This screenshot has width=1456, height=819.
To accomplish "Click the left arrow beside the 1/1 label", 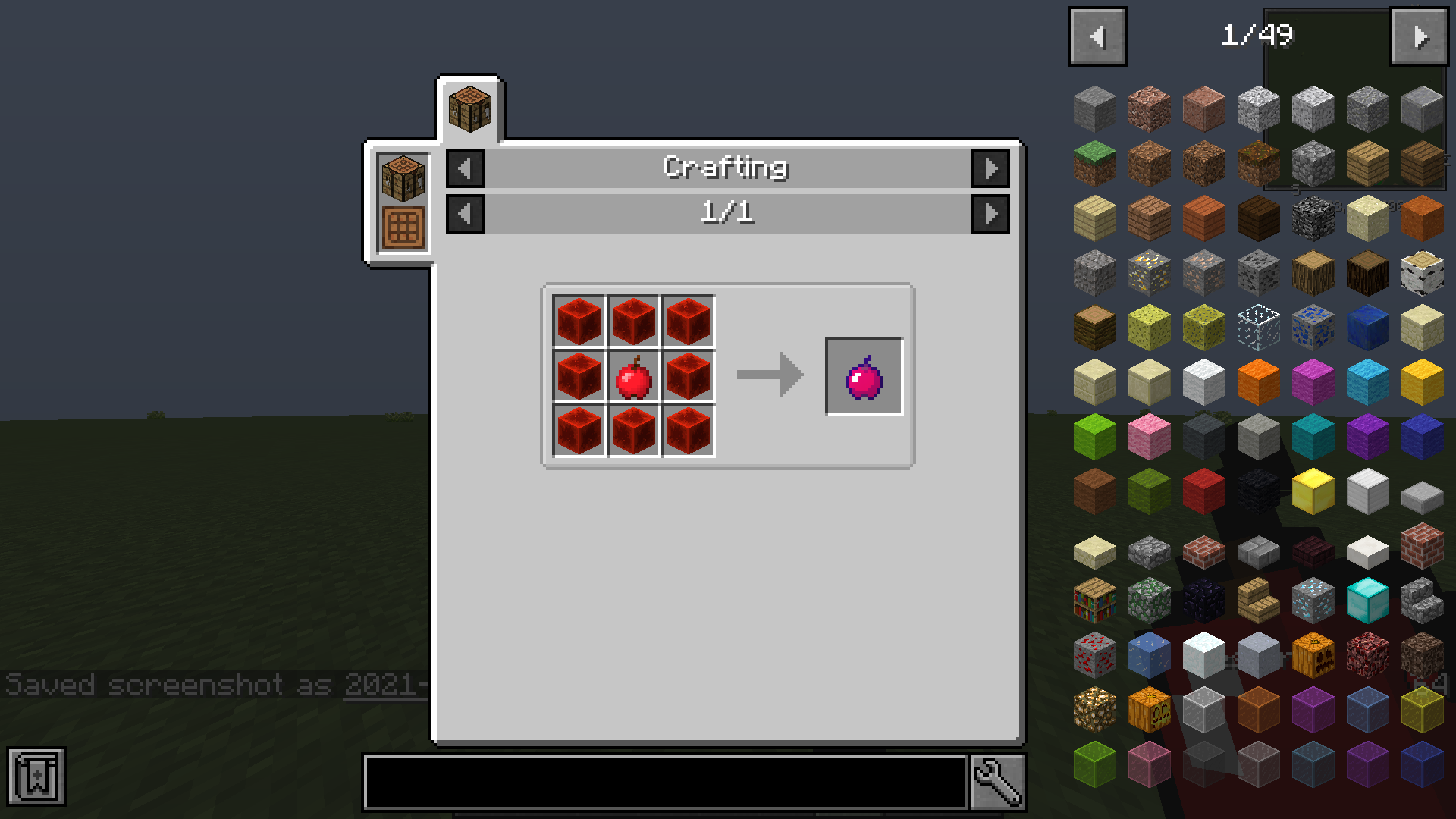I will pyautogui.click(x=465, y=213).
